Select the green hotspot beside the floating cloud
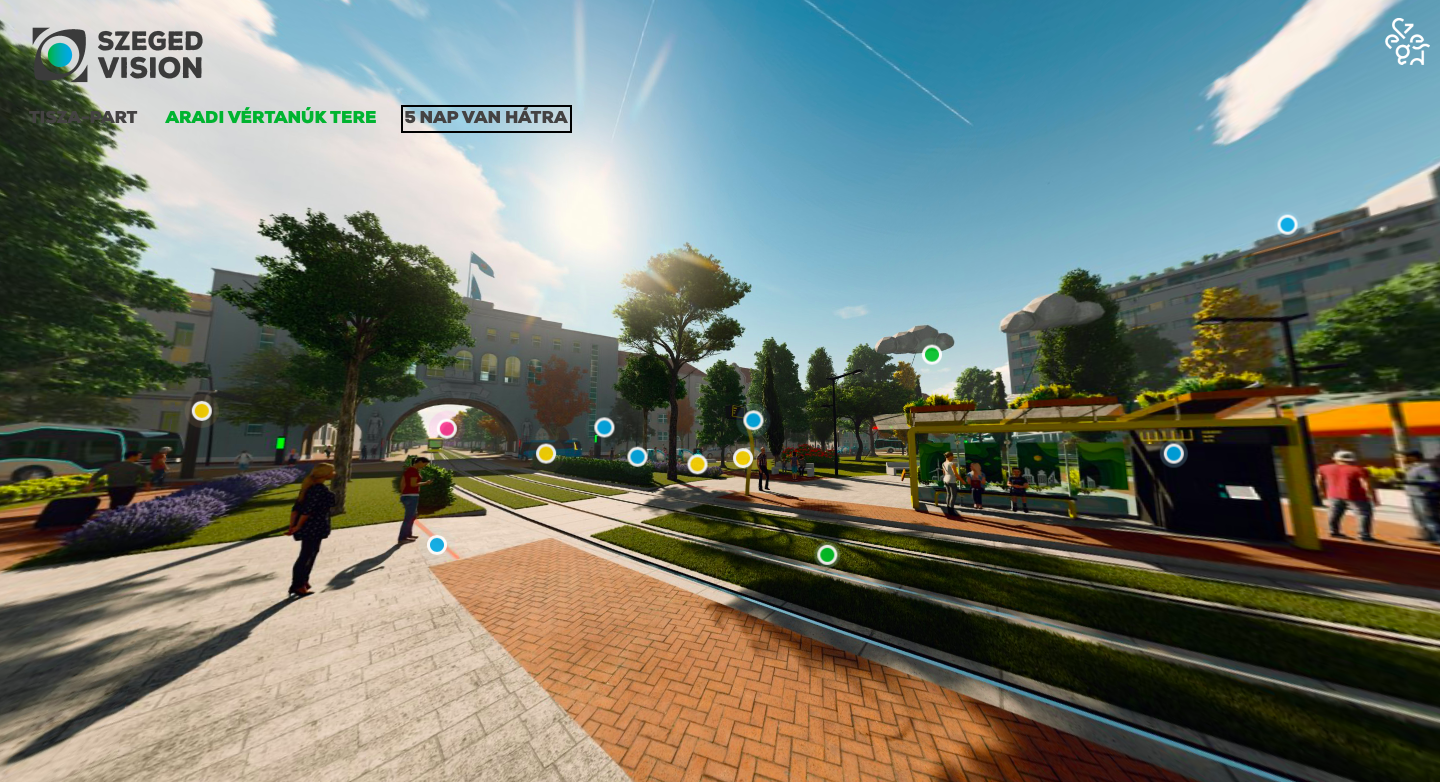Image resolution: width=1440 pixels, height=782 pixels. (x=932, y=354)
